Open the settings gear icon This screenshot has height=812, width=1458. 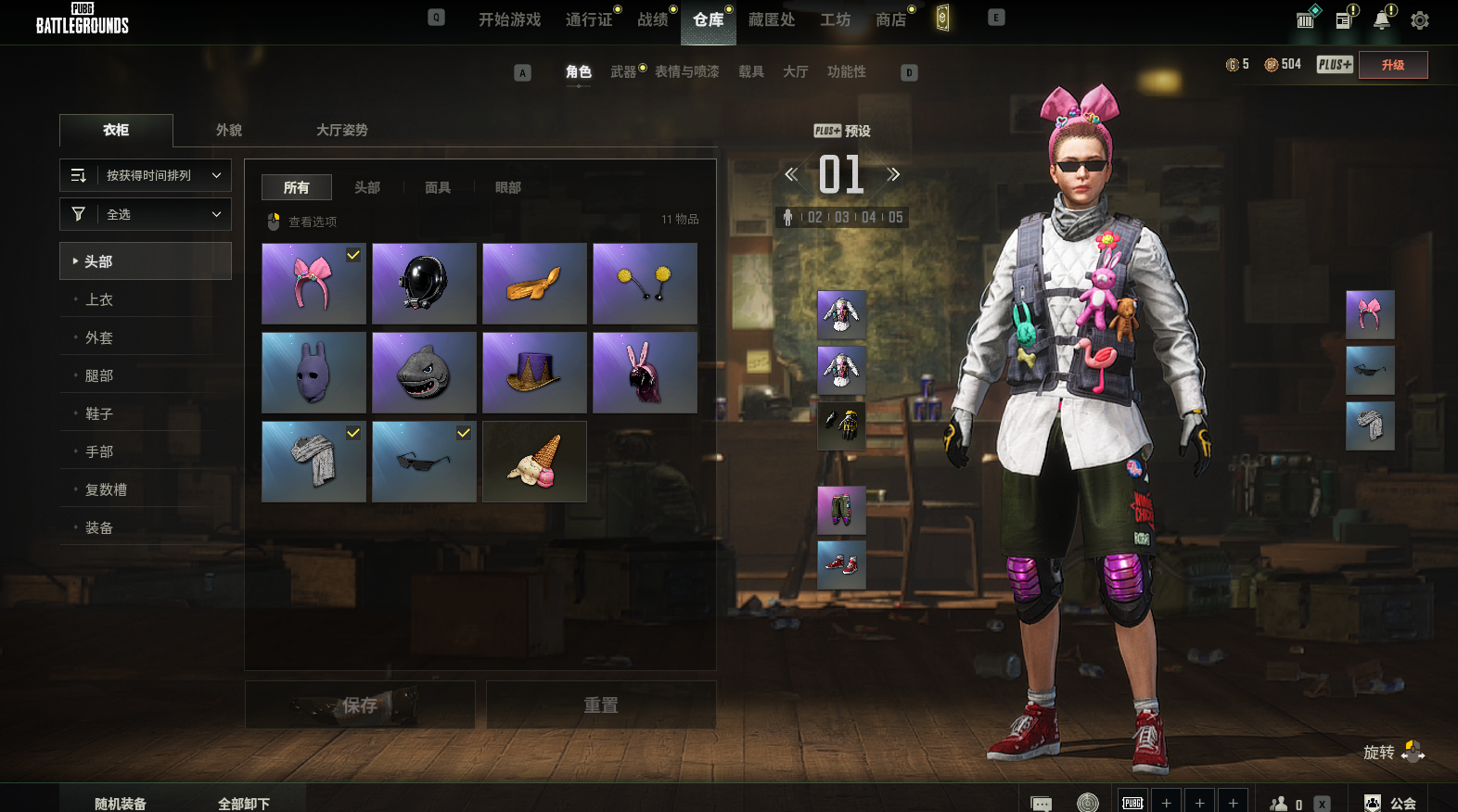coord(1419,20)
